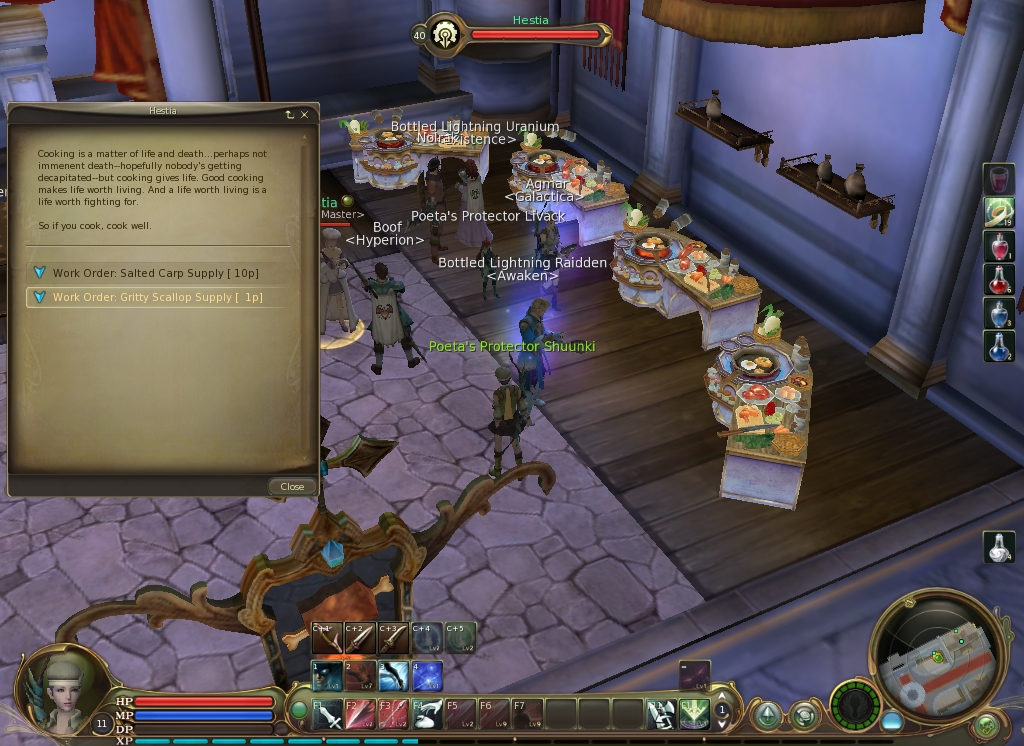
Task: Use the gold ring item with 19 count
Action: tap(999, 212)
